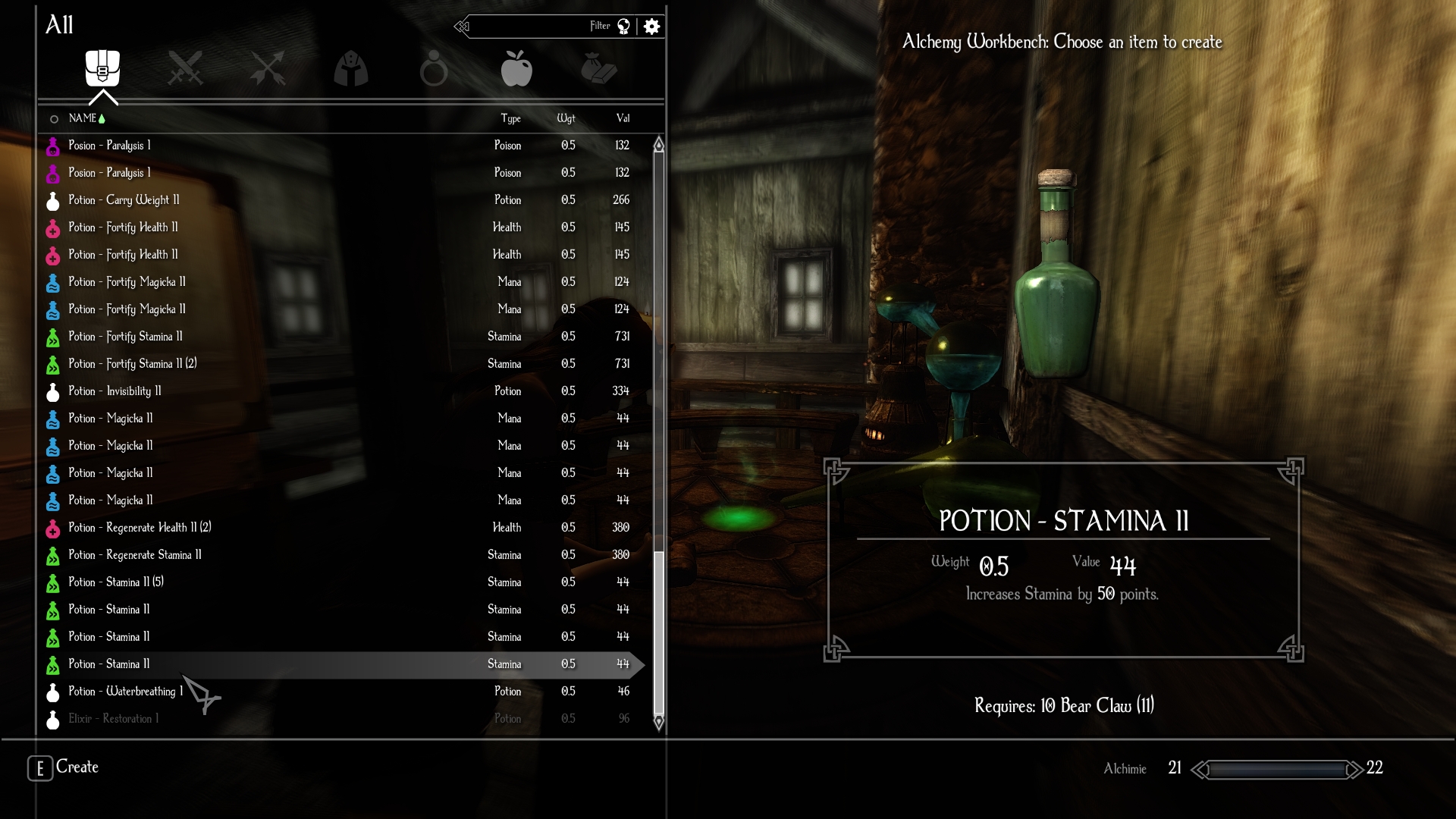Choose Potion - Regenerate Stamina II
This screenshot has width=1456, height=819.
point(135,555)
